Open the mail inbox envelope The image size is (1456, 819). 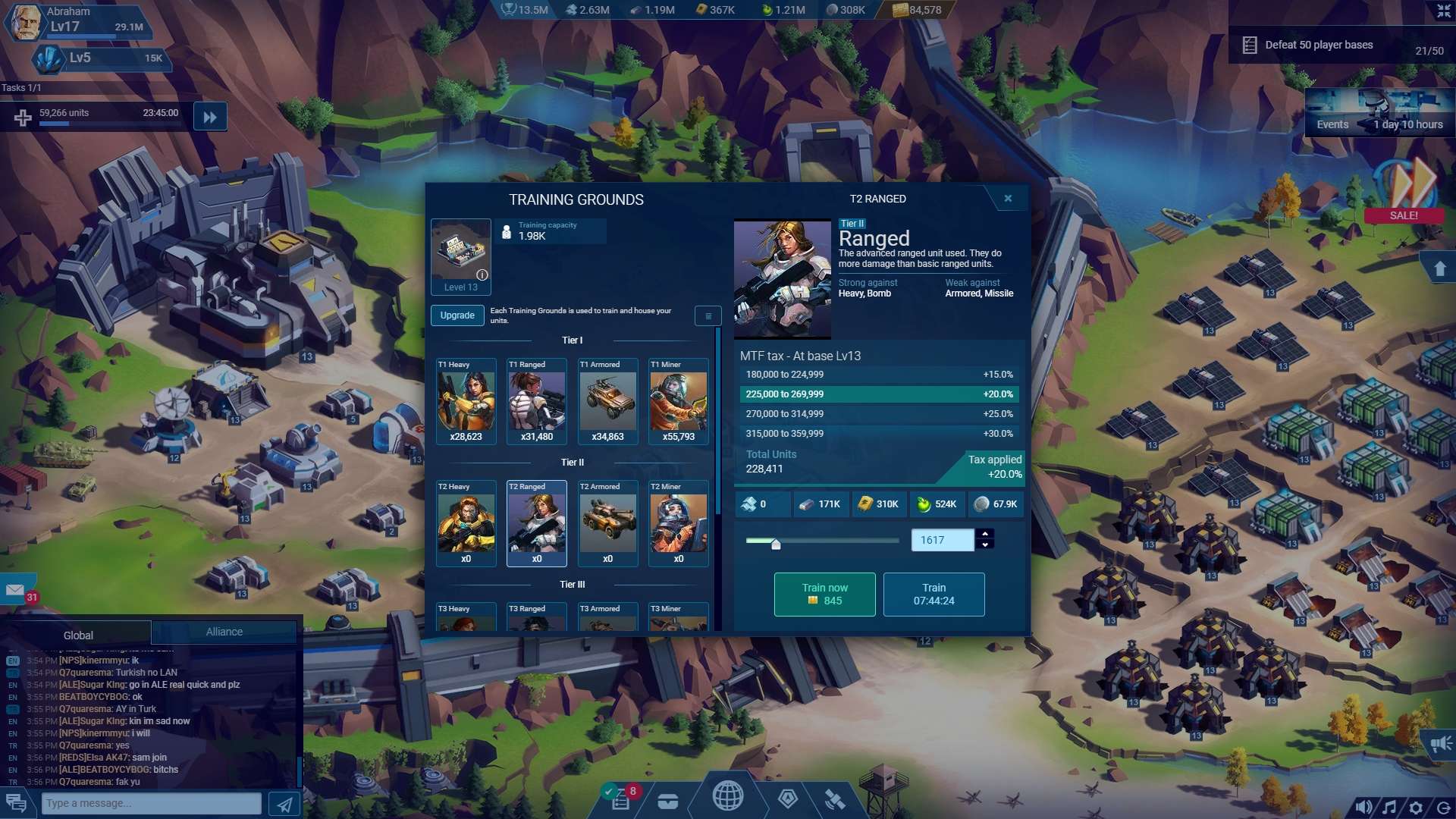coord(15,590)
